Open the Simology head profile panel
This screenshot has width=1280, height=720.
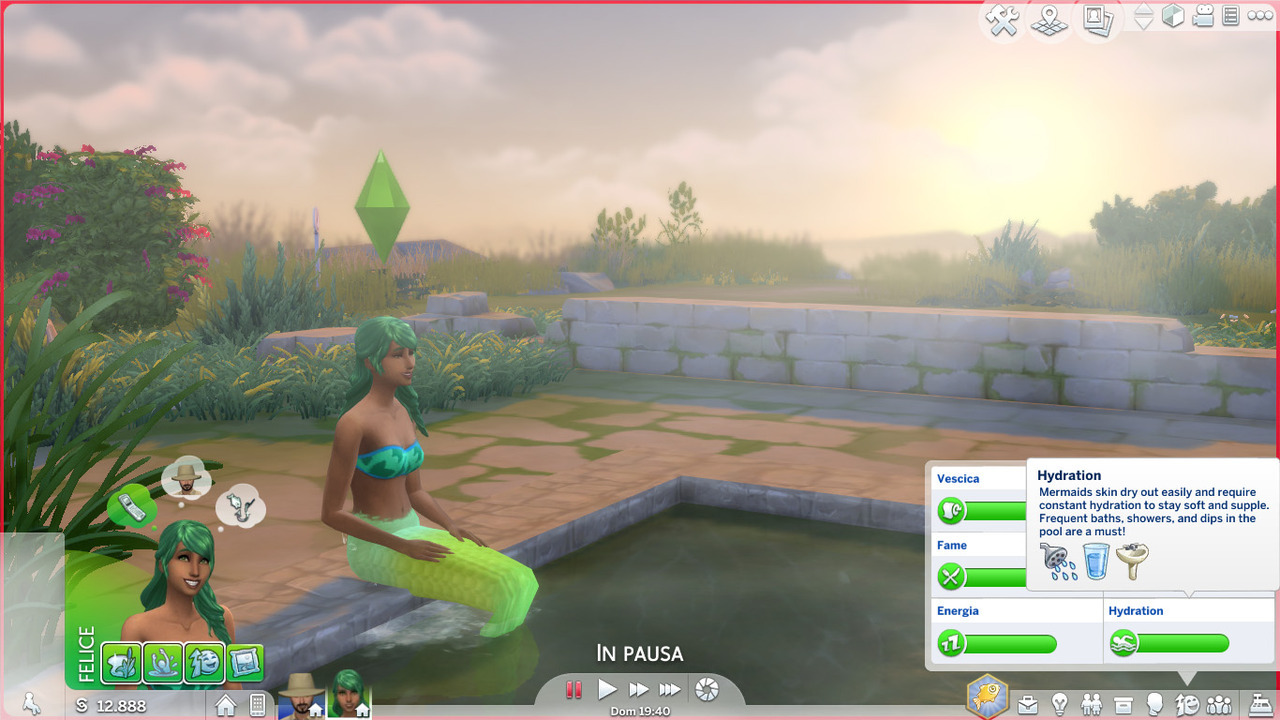coord(1155,704)
